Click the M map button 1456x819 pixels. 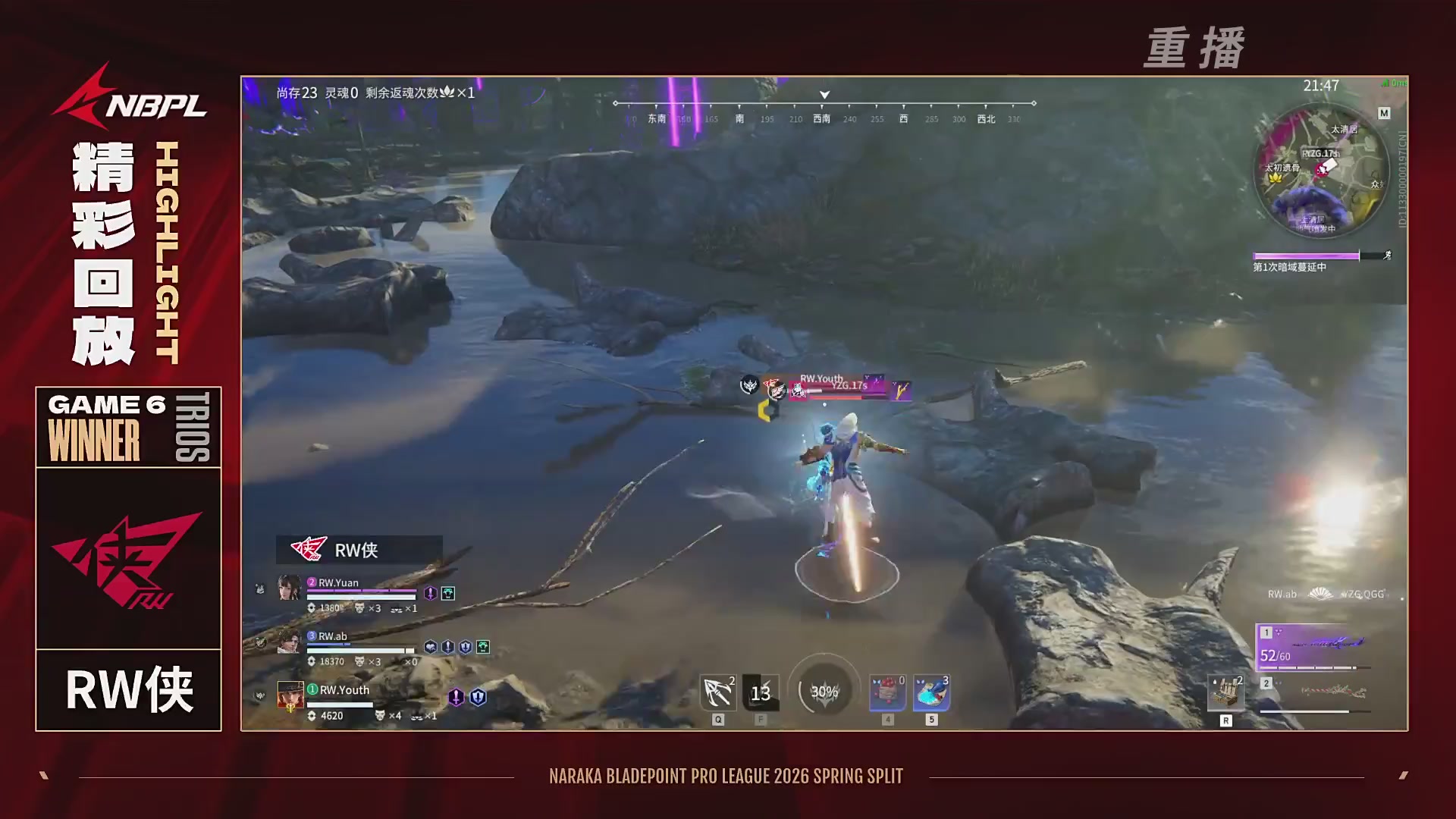pos(1384,113)
